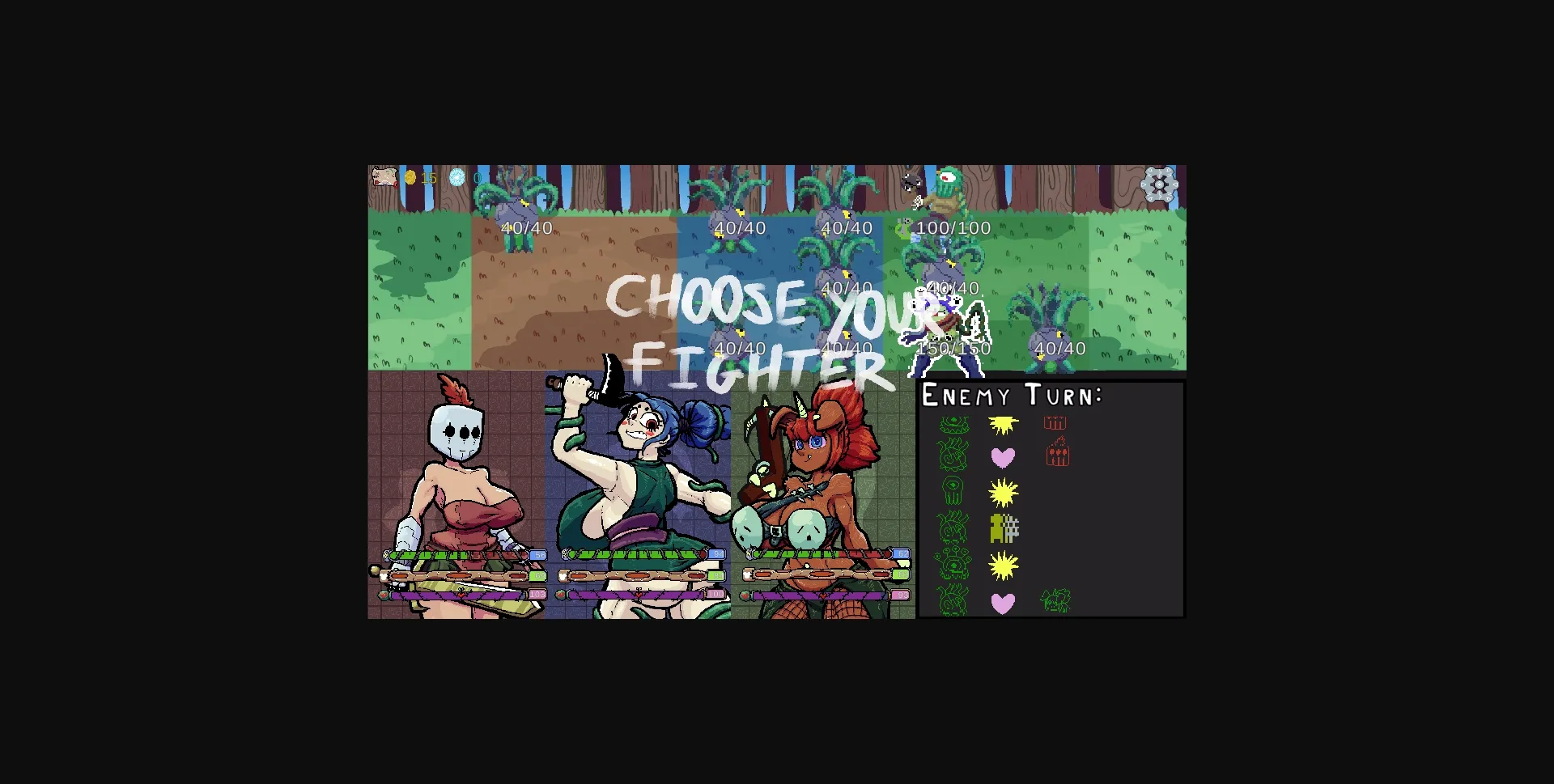
Task: Click the blue crystal currency icon
Action: 457,177
